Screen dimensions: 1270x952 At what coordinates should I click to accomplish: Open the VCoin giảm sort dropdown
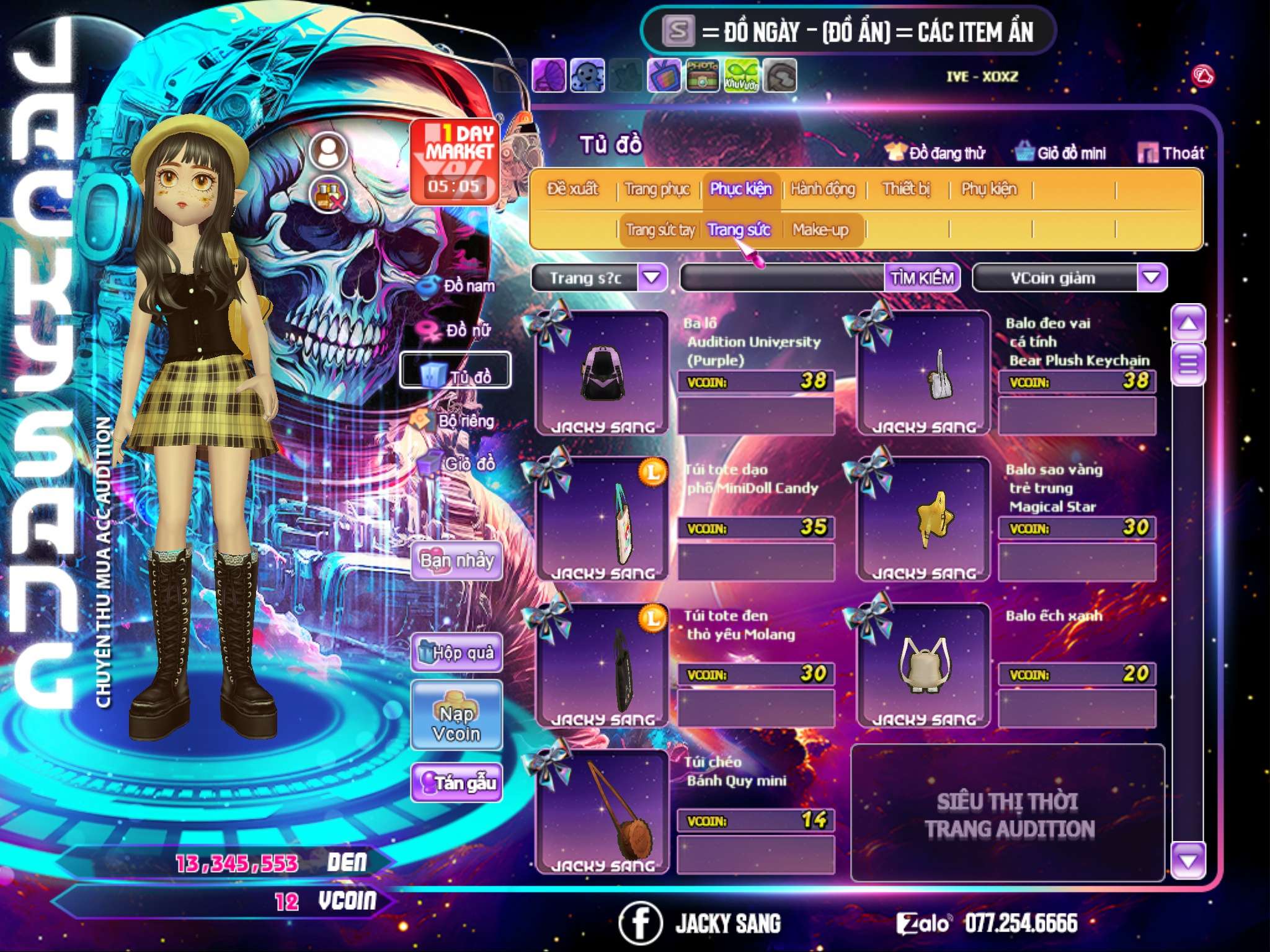tap(1151, 278)
